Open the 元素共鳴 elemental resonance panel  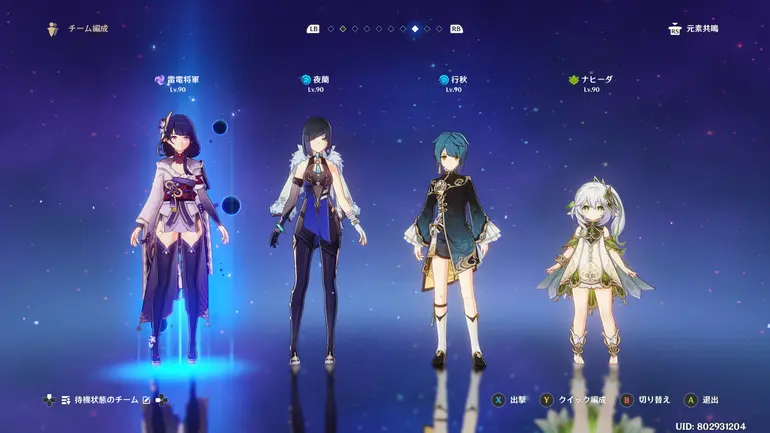694,29
